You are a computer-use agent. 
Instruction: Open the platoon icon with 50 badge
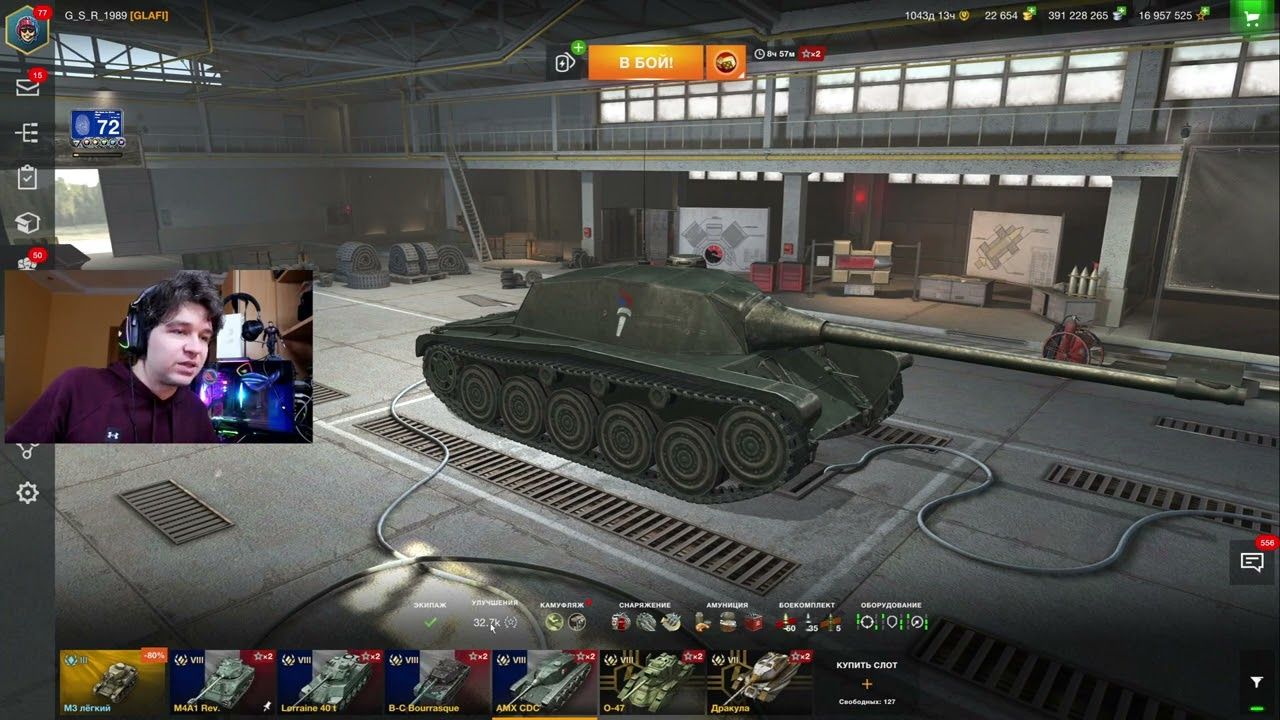click(27, 264)
